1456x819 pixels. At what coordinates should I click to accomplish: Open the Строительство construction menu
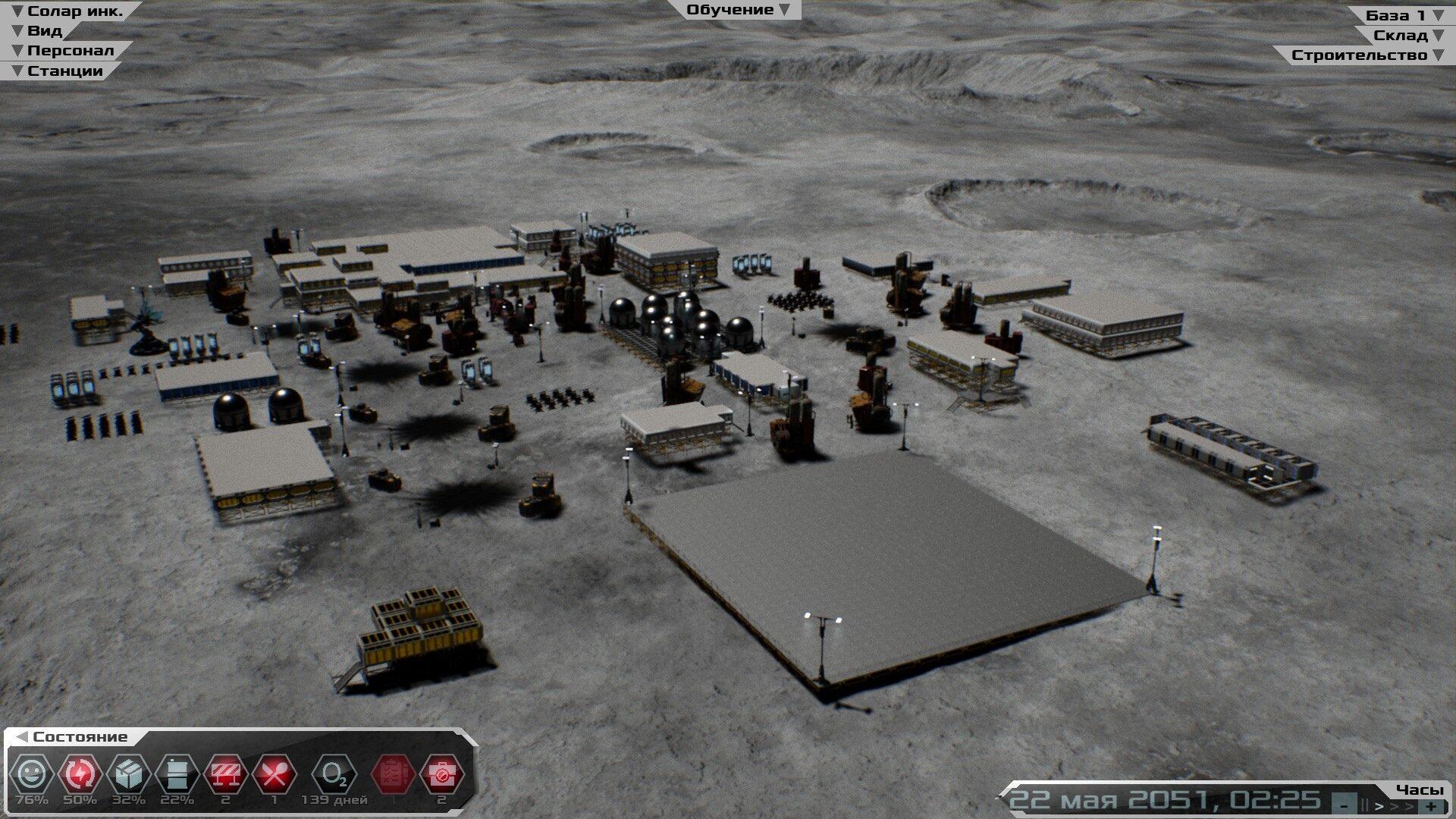[1367, 55]
